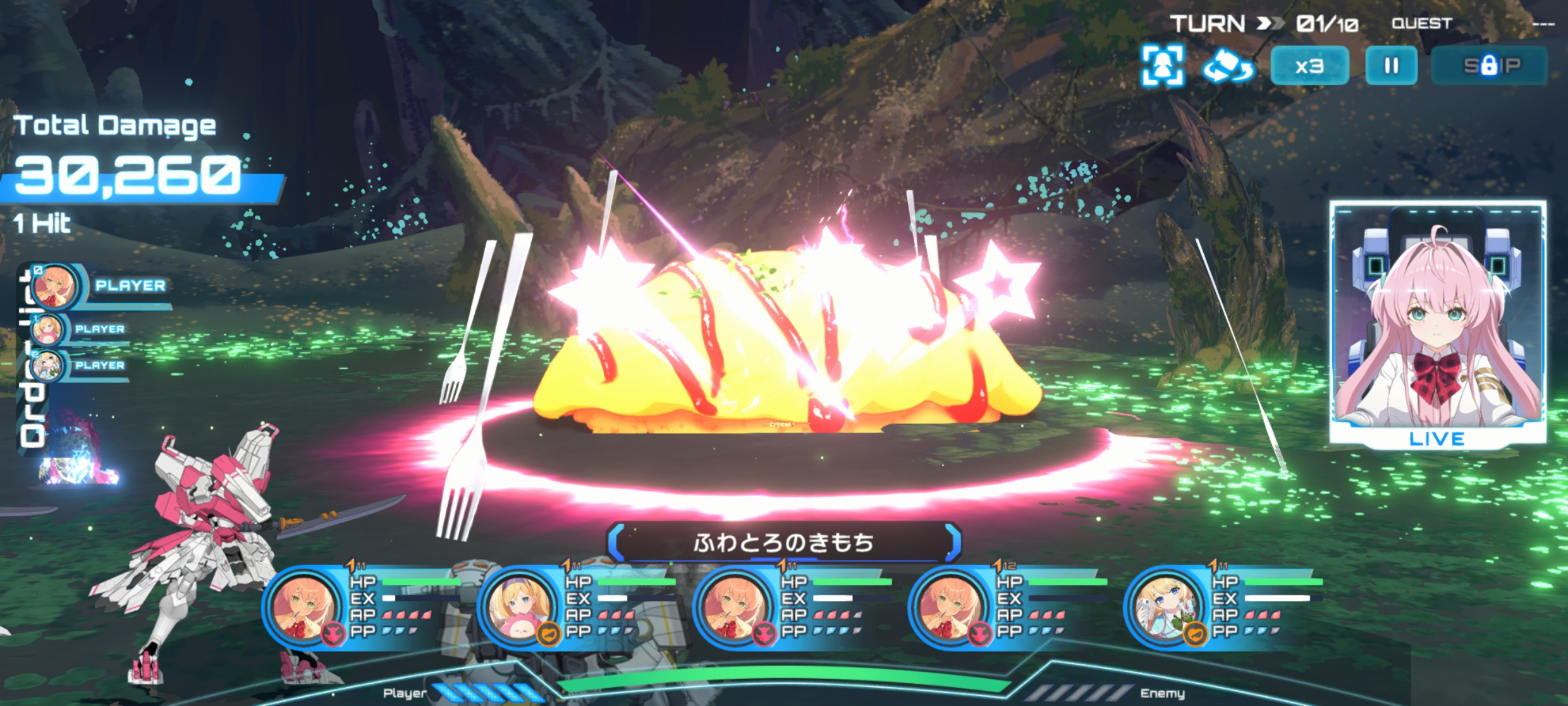Activate the character focus camera icon
Image resolution: width=1568 pixels, height=706 pixels.
coord(1162,66)
